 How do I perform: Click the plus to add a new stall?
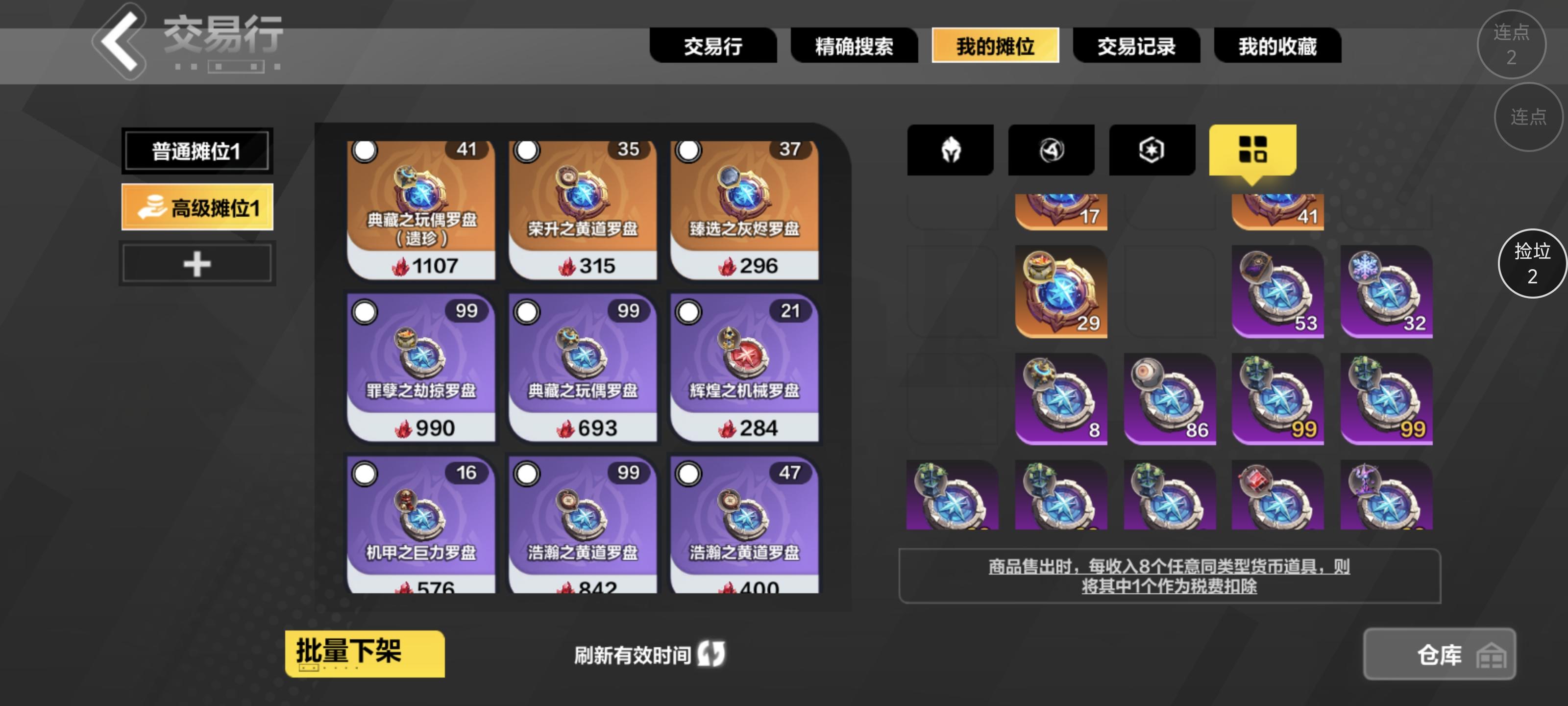[x=196, y=263]
